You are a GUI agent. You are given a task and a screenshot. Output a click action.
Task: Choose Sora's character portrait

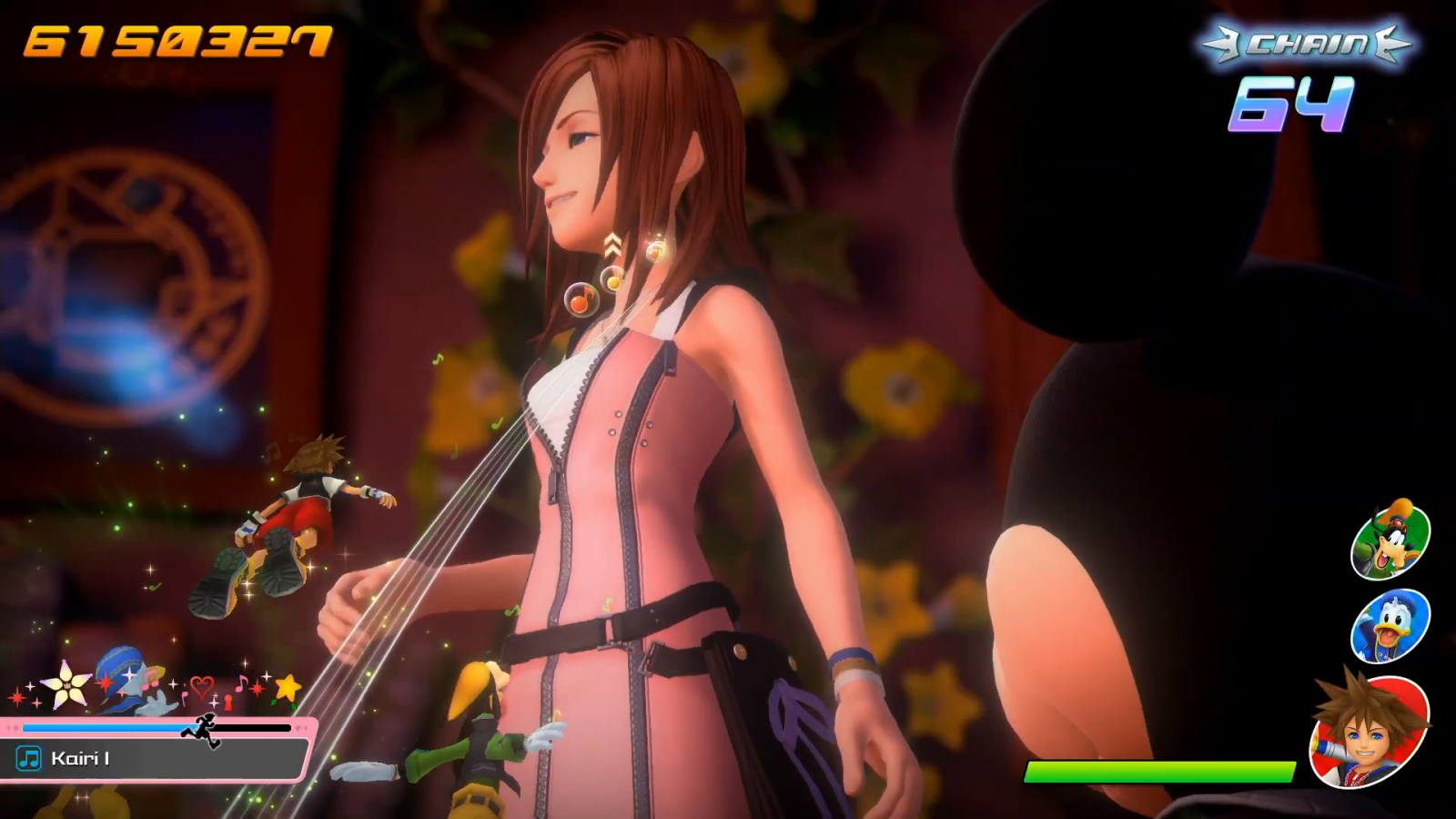1370,733
